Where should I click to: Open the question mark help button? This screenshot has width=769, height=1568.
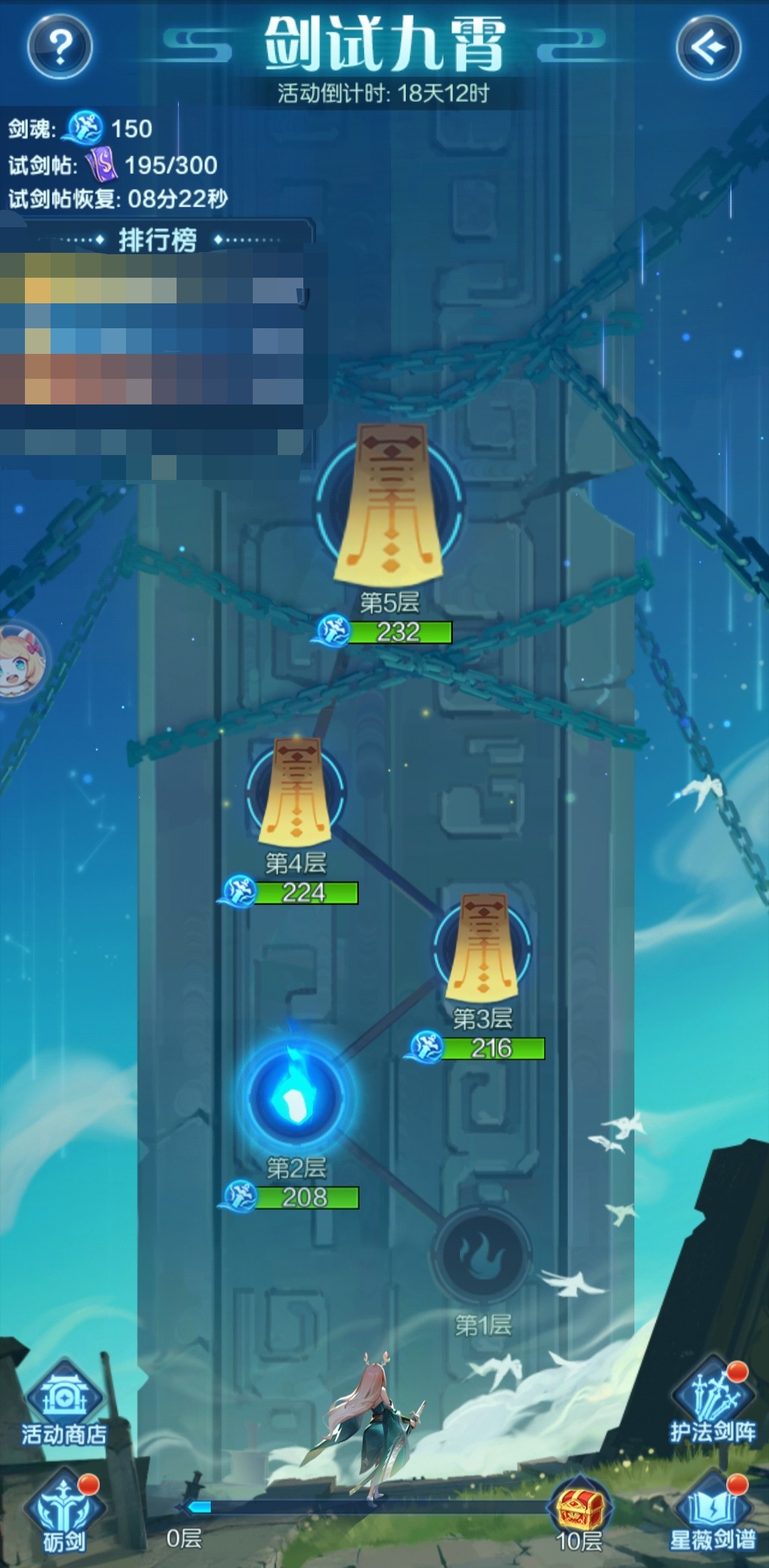click(x=60, y=47)
